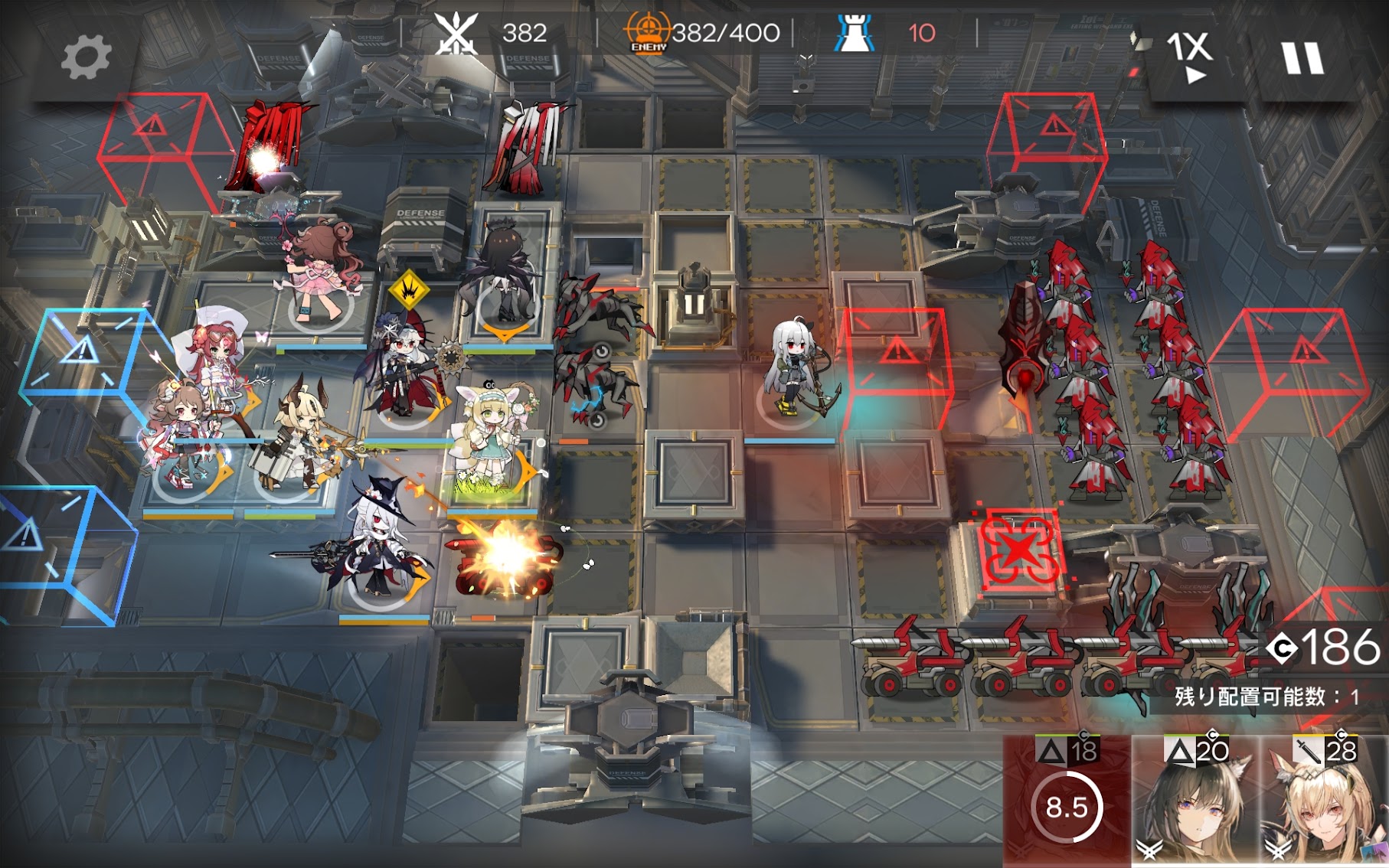Pause the battle
Image resolution: width=1389 pixels, height=868 pixels.
tap(1302, 58)
